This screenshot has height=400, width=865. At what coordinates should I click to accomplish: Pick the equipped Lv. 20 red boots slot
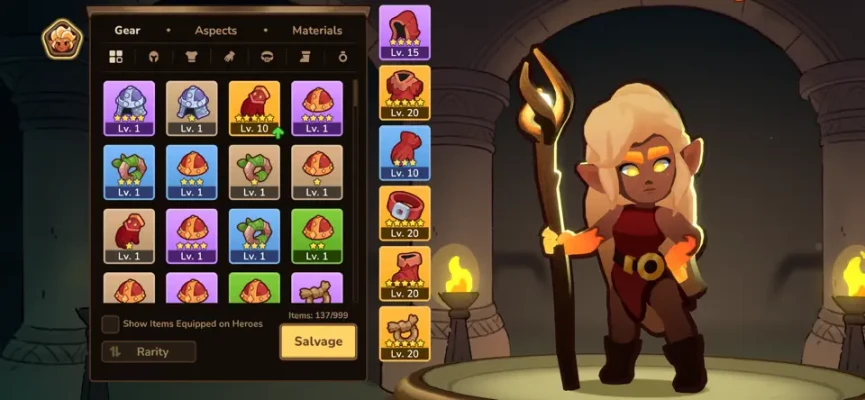pos(405,273)
